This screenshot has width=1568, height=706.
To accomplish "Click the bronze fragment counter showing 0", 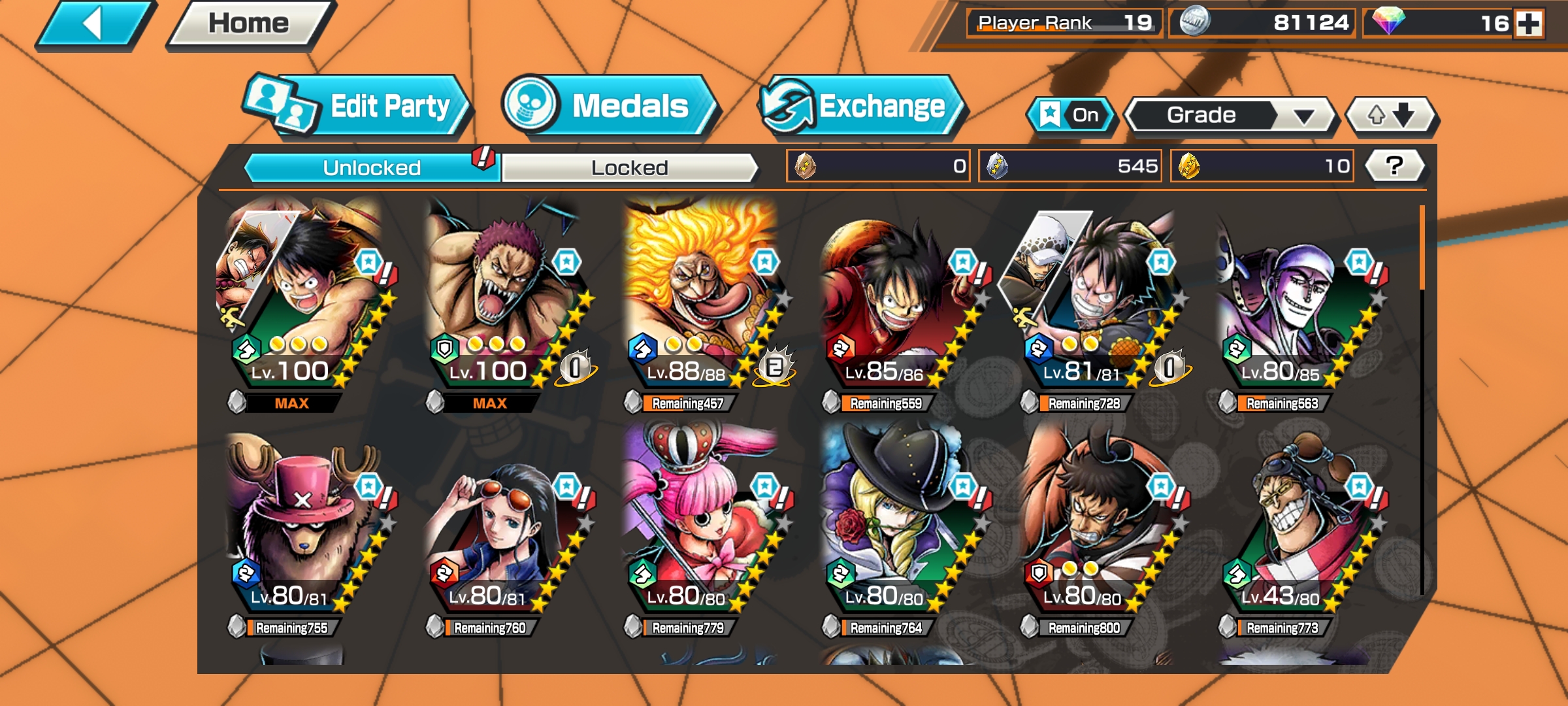I will pos(879,167).
